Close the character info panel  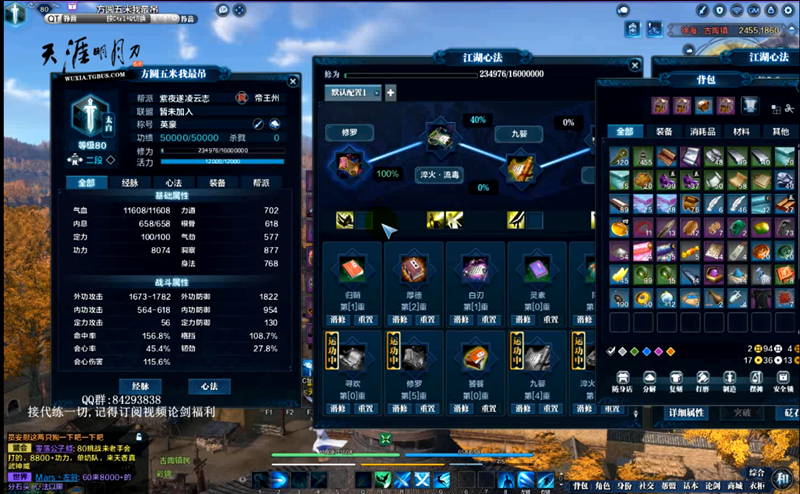coord(293,81)
